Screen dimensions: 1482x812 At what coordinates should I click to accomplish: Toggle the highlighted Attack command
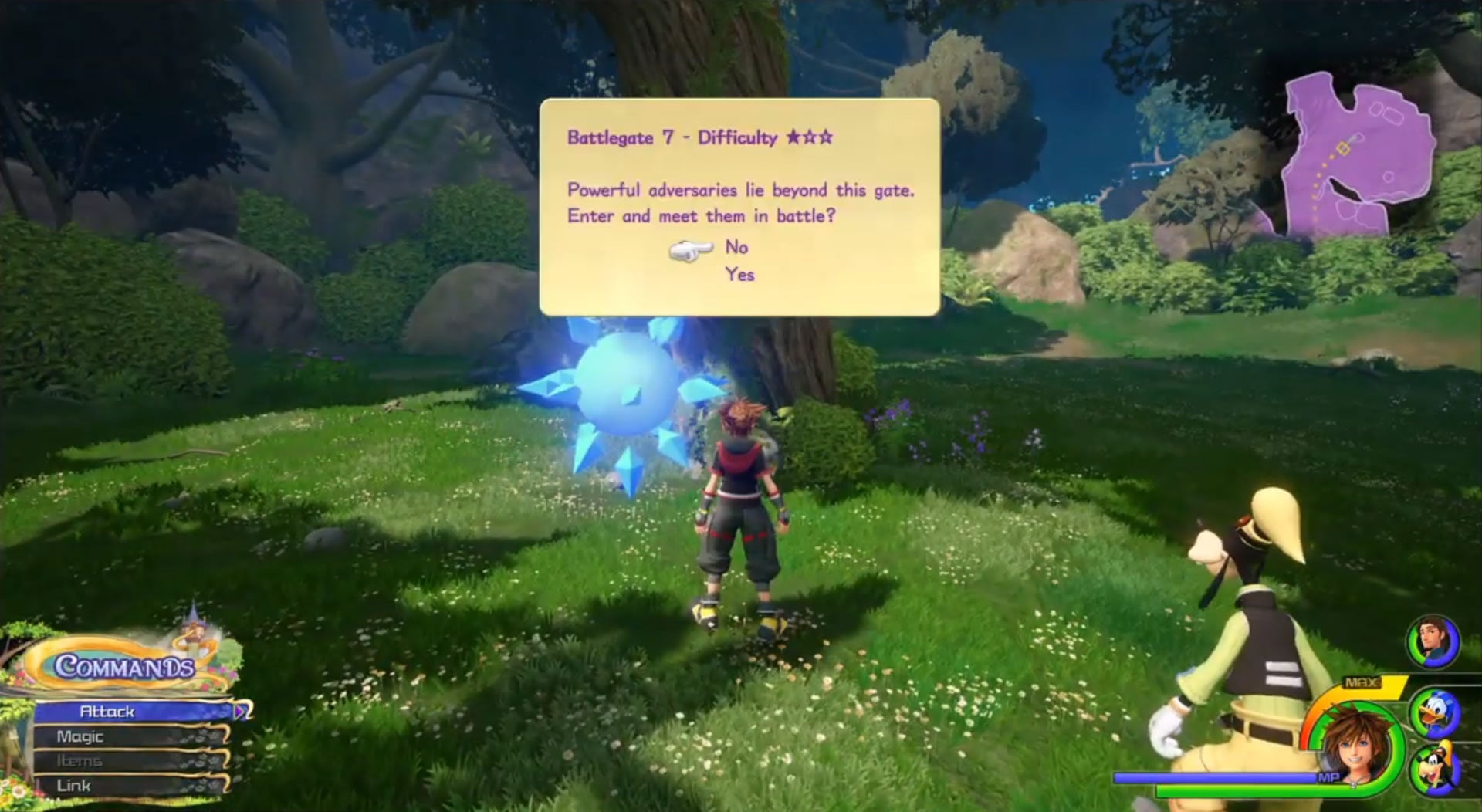point(108,712)
